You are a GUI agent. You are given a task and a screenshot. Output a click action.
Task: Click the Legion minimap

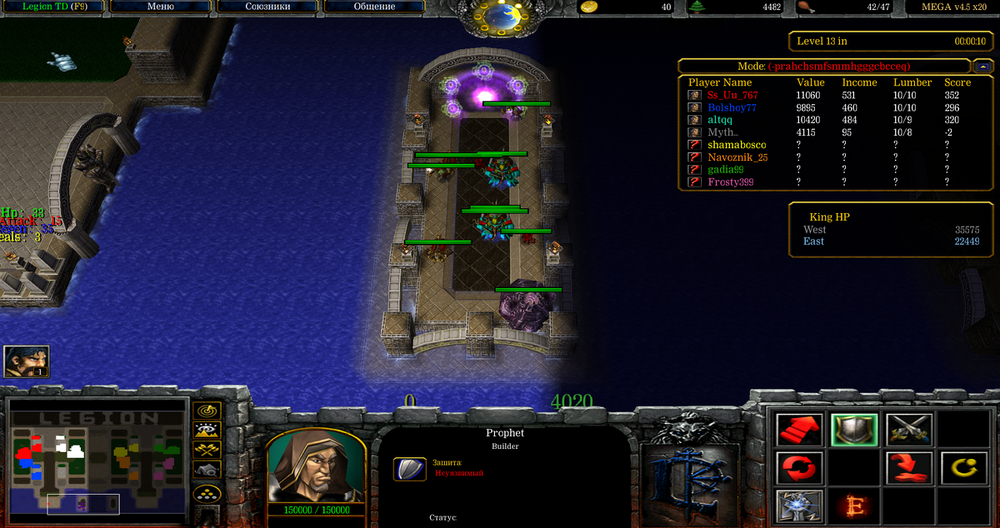tap(98, 458)
